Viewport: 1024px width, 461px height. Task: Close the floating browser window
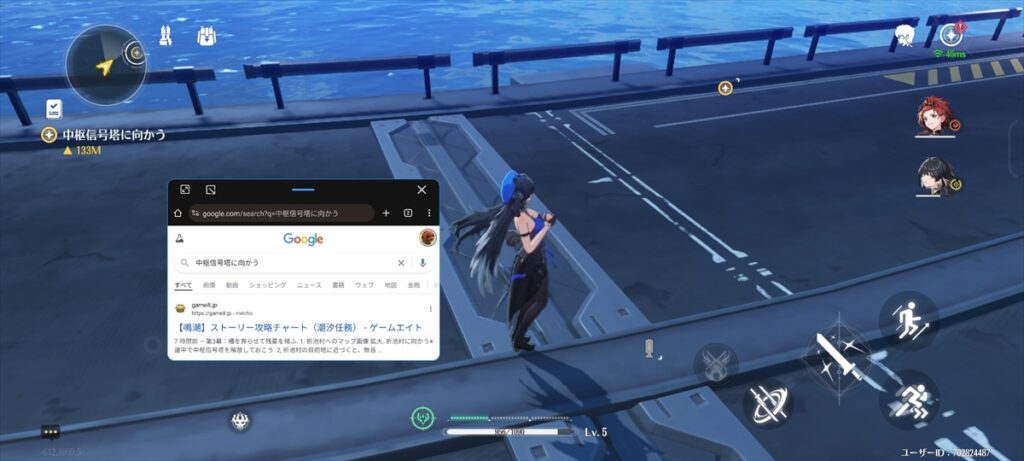click(421, 189)
